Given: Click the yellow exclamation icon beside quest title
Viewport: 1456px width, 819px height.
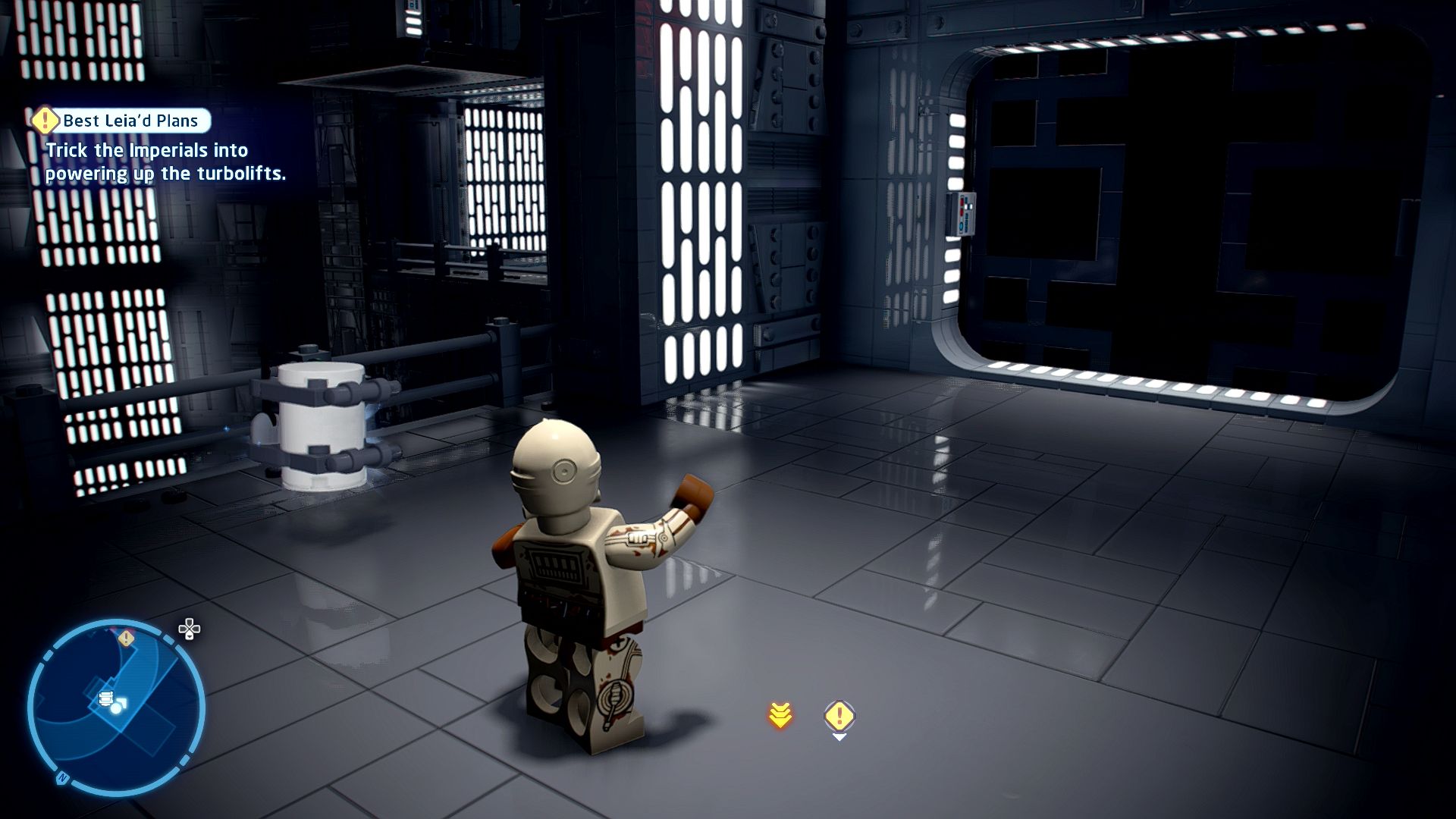Looking at the screenshot, I should [45, 120].
